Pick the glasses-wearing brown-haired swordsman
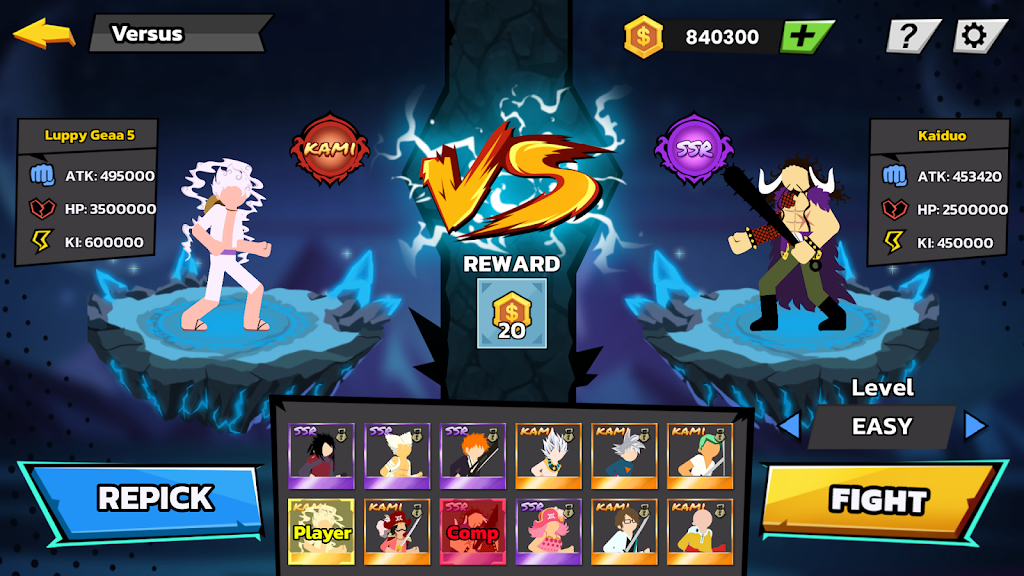Viewport: 1024px width, 576px height. 624,531
